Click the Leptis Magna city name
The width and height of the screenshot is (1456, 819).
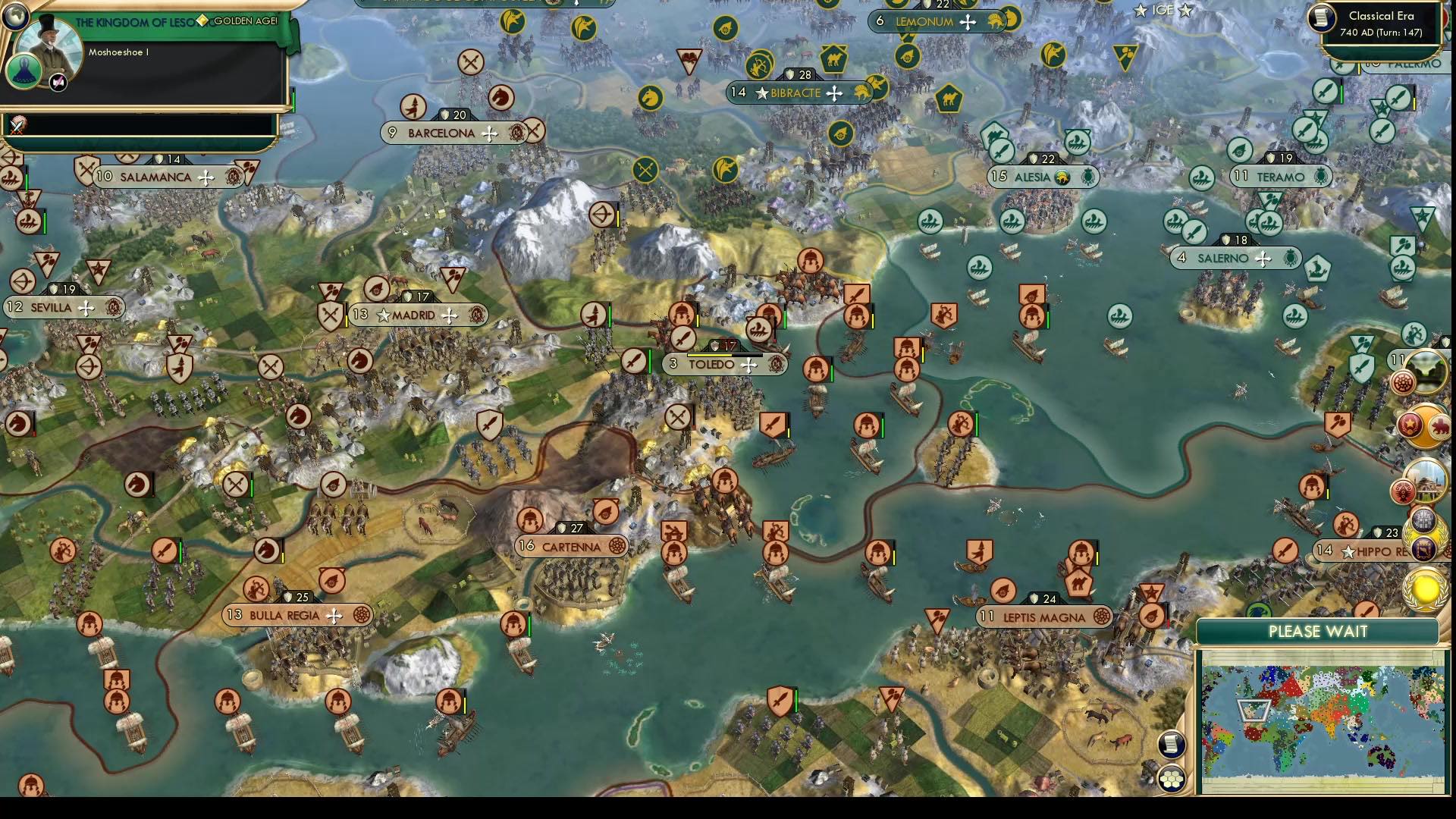tap(1045, 617)
